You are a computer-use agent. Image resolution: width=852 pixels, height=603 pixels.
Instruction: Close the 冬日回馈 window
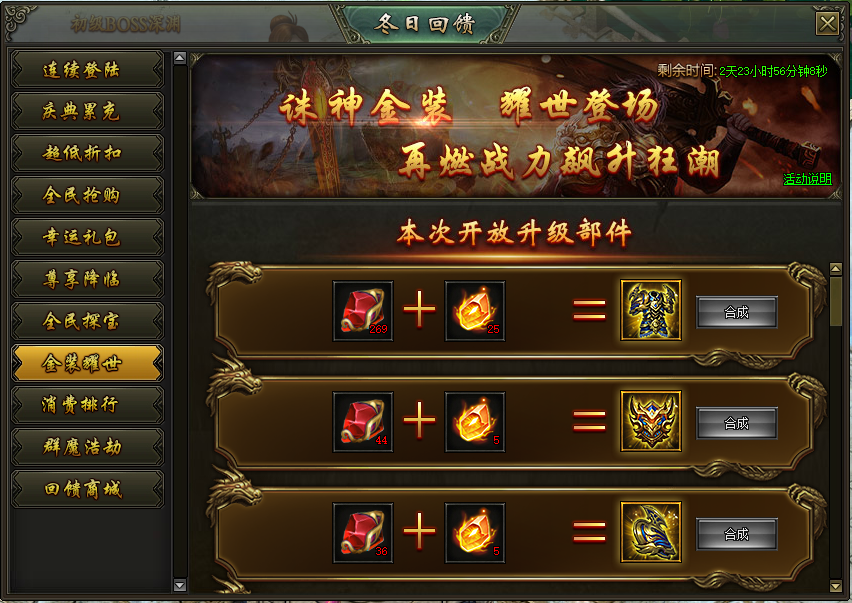point(827,24)
